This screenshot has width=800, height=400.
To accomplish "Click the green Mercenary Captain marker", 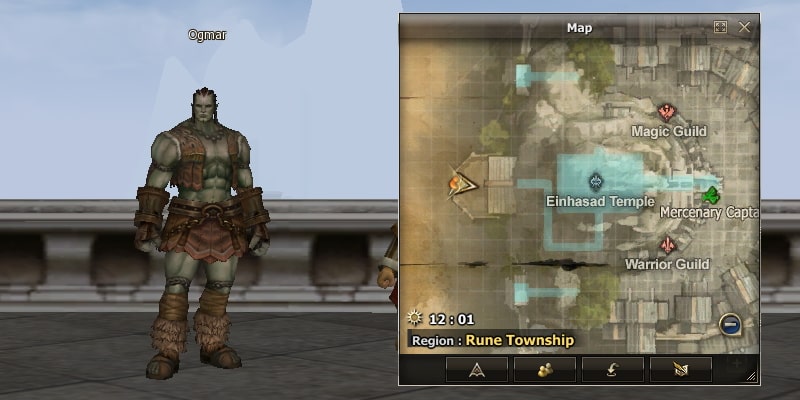I will tap(712, 193).
